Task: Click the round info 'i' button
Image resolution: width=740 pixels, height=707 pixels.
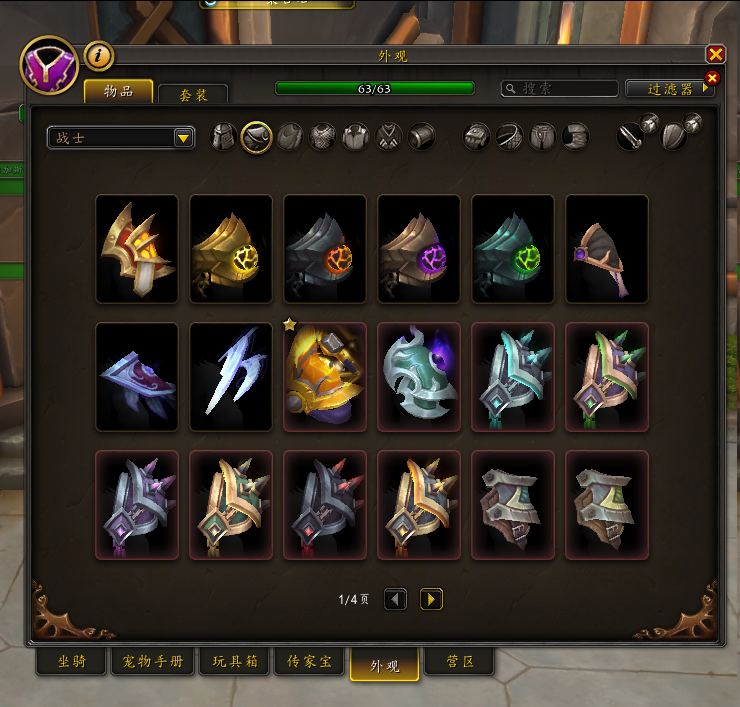Action: (x=98, y=56)
